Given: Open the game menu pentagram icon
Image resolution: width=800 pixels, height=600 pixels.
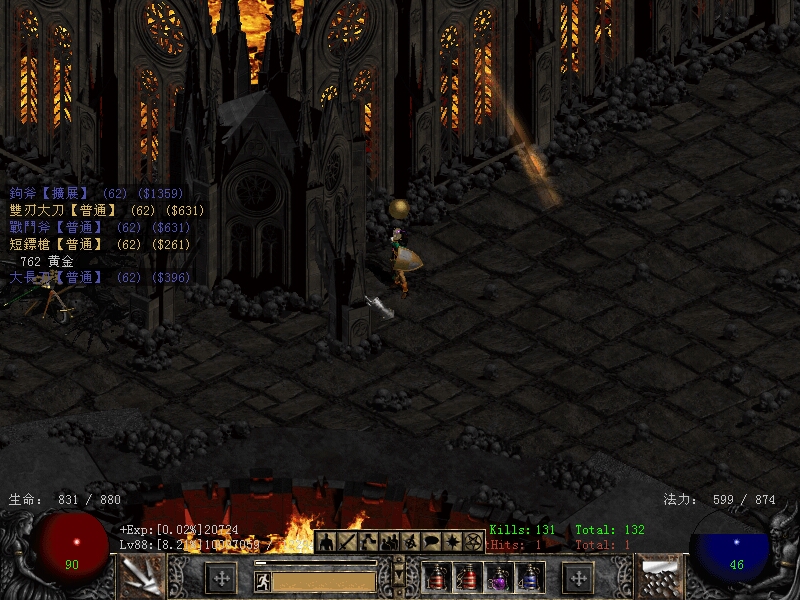Looking at the screenshot, I should click(x=474, y=542).
